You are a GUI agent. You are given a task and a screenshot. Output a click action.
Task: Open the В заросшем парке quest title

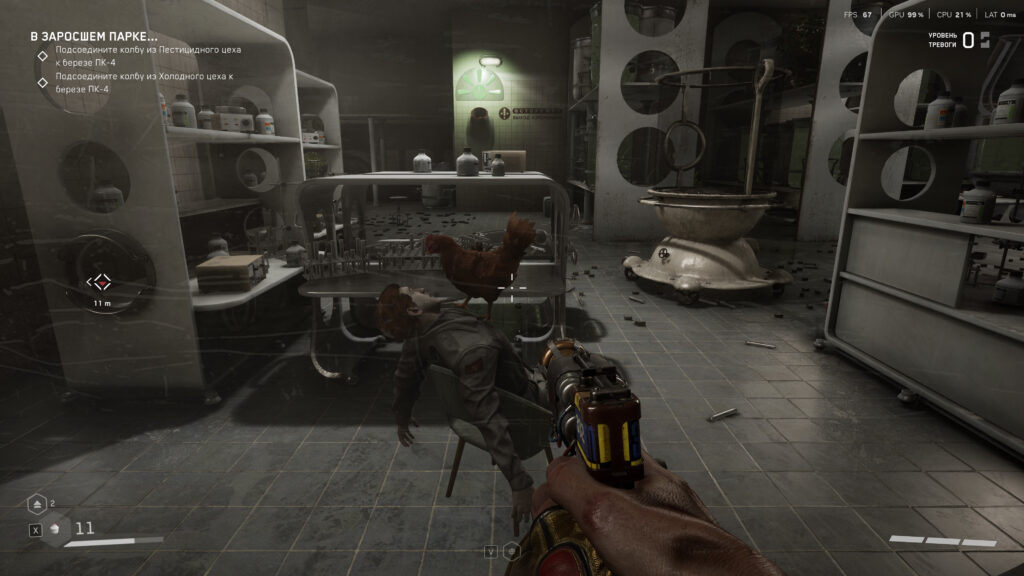pos(93,35)
